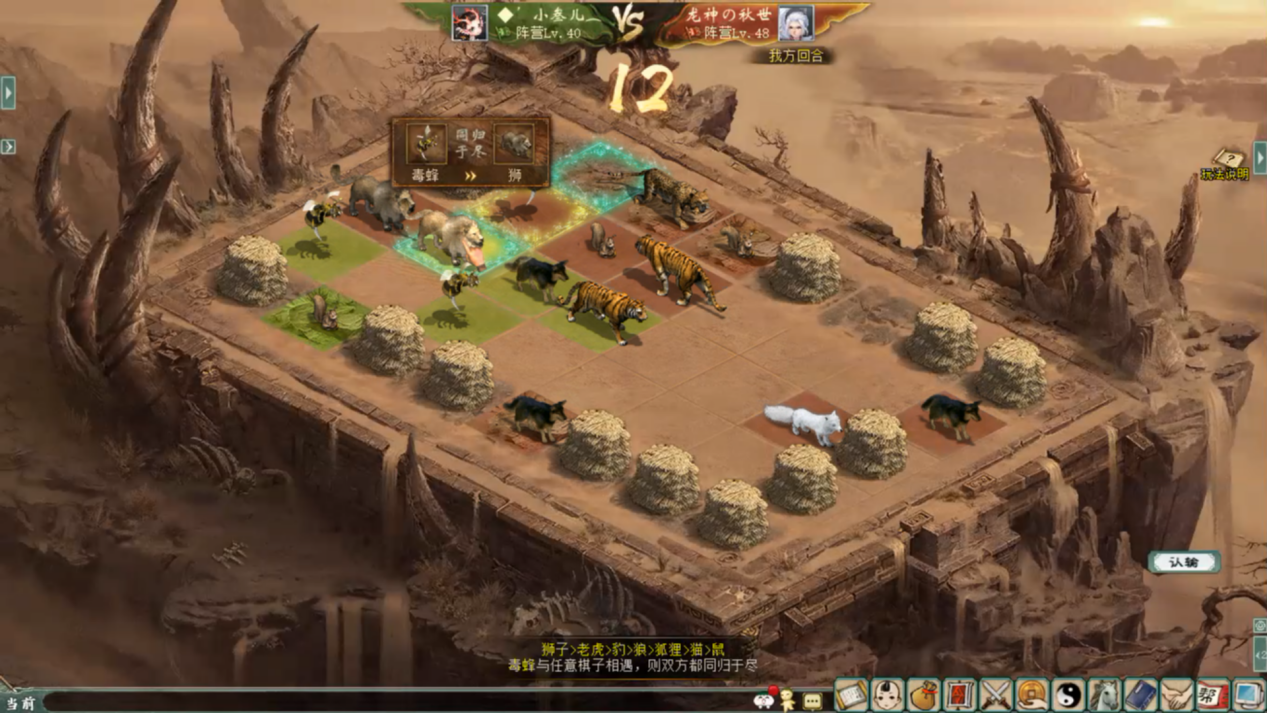1267x713 pixels.
Task: Open the 帮 guild icon
Action: tap(1212, 694)
